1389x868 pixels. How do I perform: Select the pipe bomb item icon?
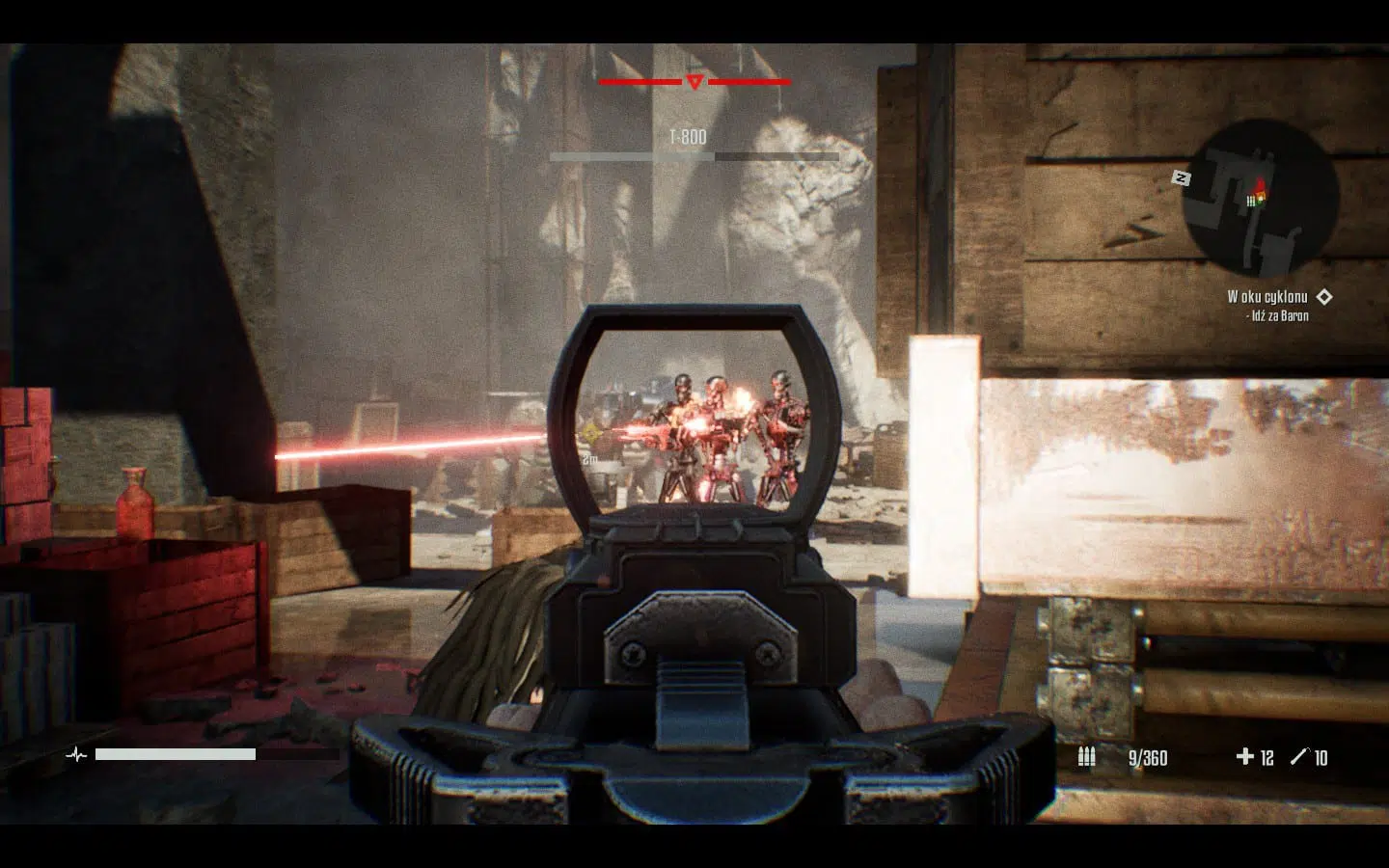[x=1299, y=757]
